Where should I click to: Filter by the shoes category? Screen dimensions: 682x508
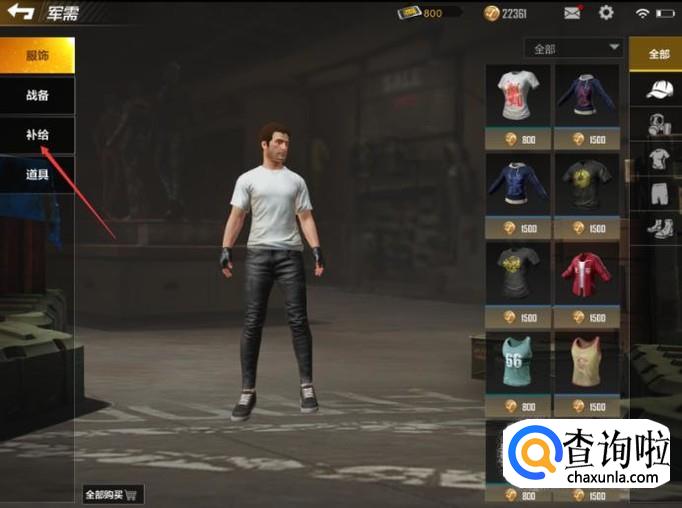tap(658, 227)
